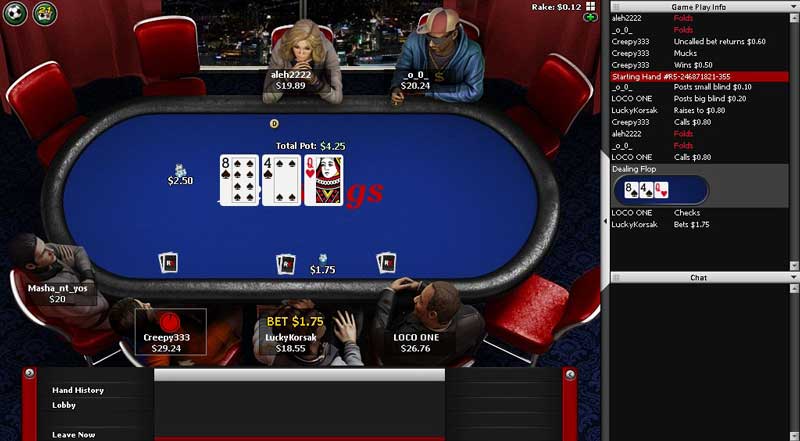
Task: Click Leave Now to exit the table
Action: (75, 434)
